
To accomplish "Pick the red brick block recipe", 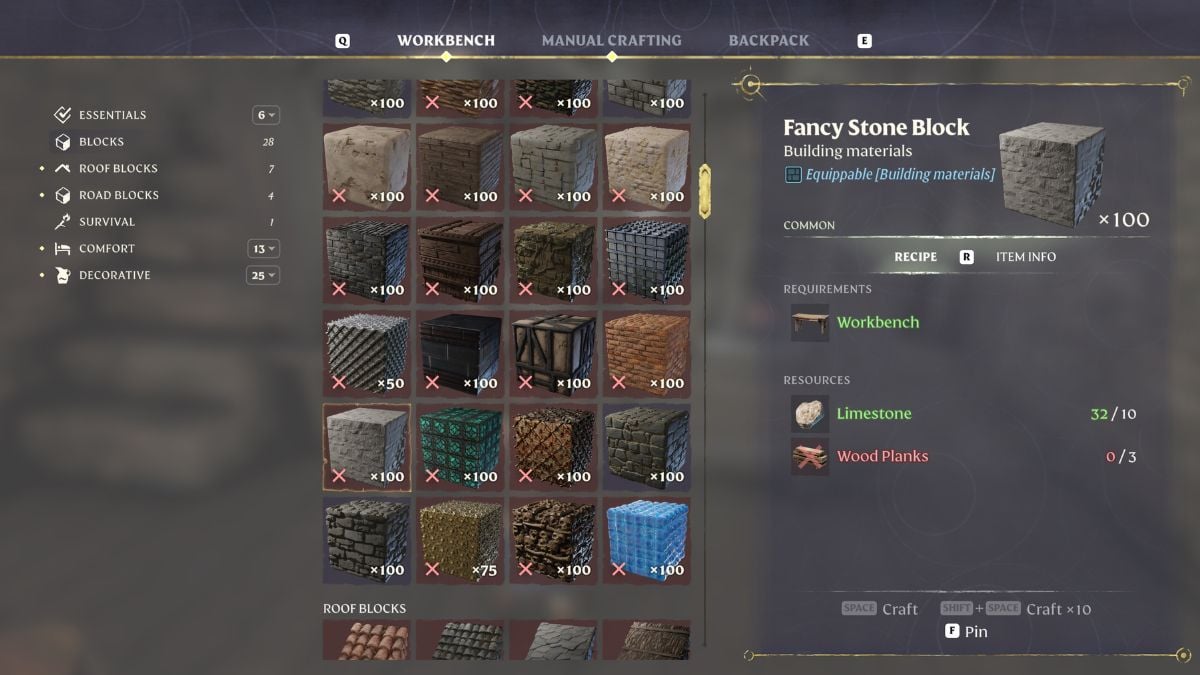I will [646, 353].
